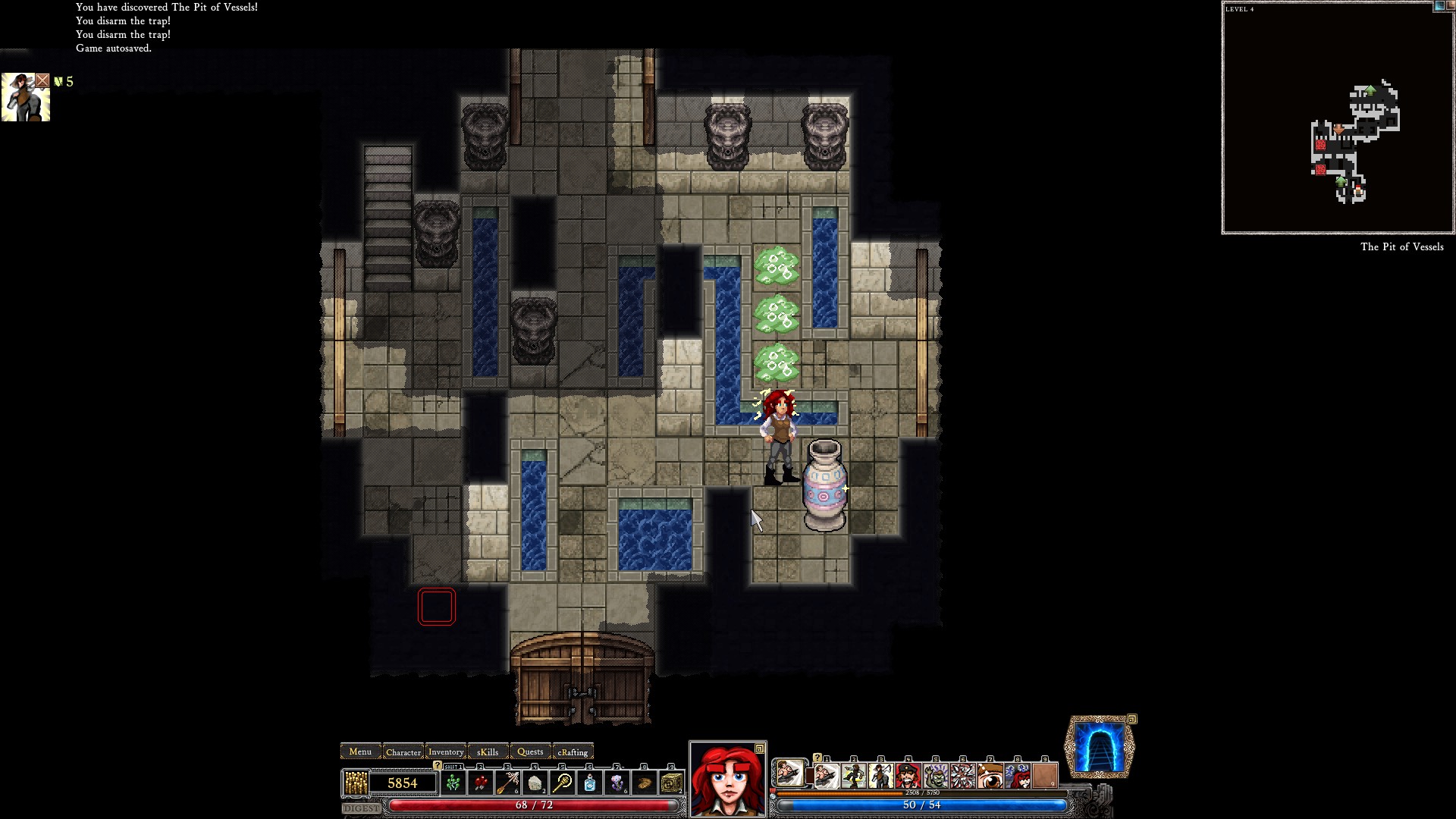Open the Crafting window

pyautogui.click(x=573, y=752)
